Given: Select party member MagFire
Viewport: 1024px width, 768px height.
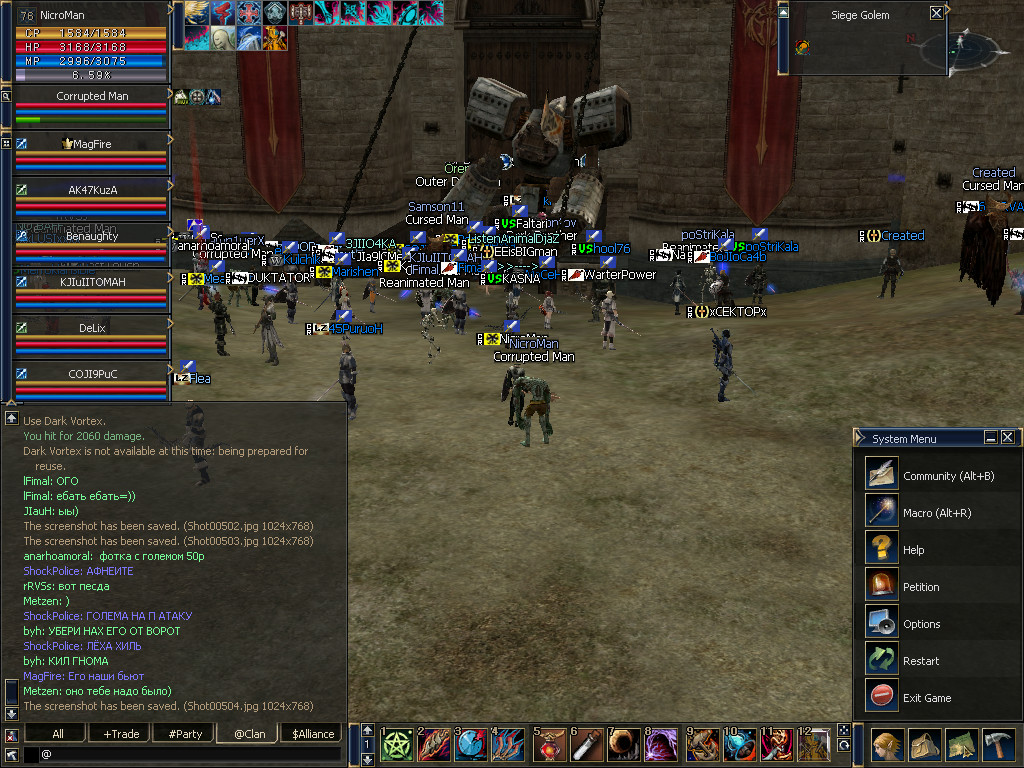Looking at the screenshot, I should click(91, 145).
